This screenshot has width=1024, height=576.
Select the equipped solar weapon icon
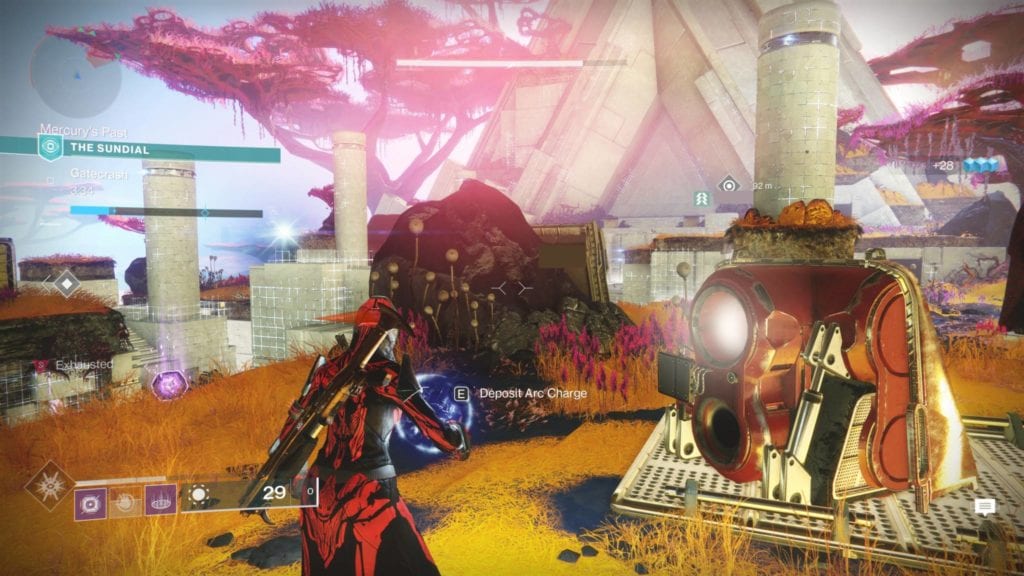(199, 494)
